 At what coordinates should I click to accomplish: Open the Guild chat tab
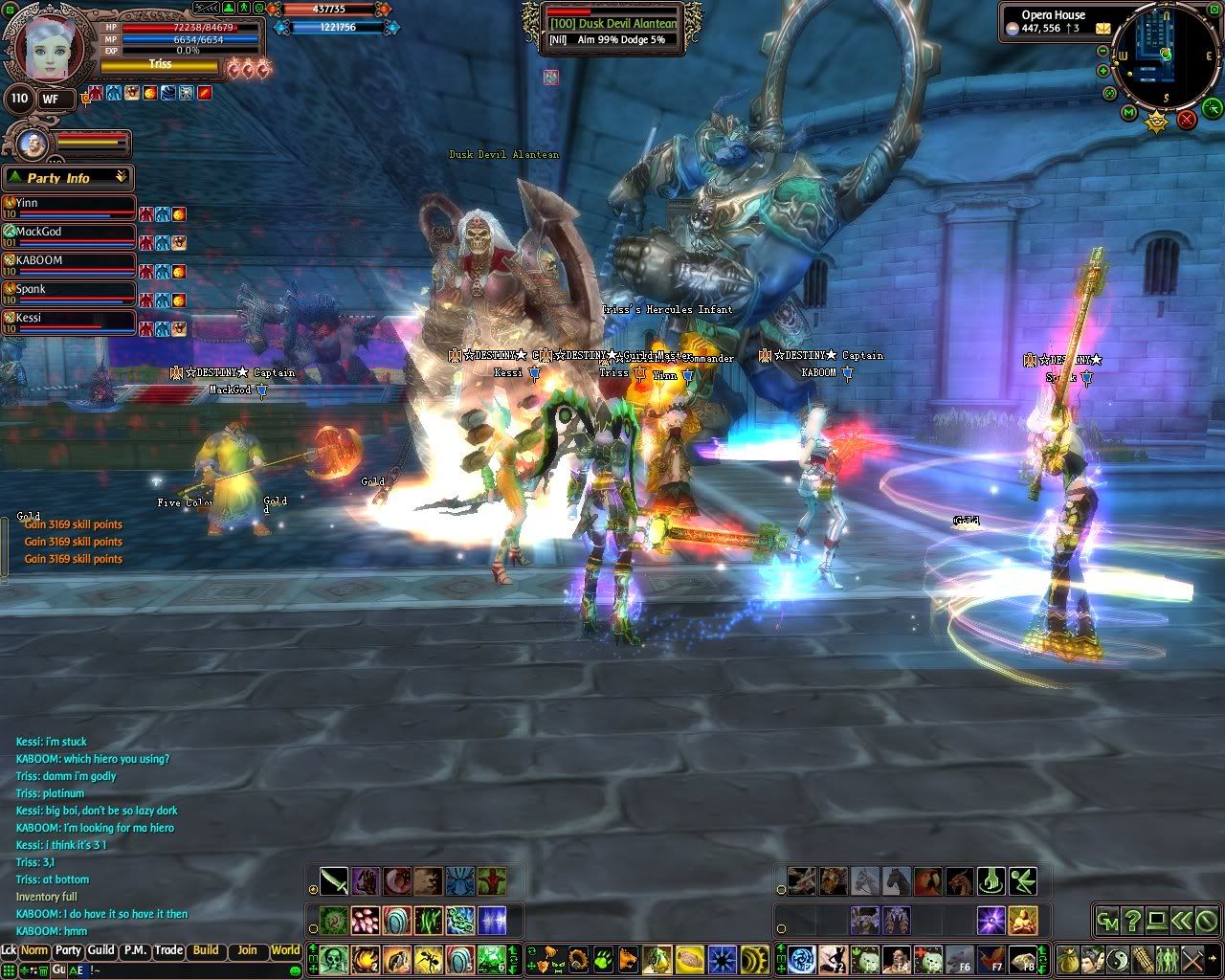pyautogui.click(x=100, y=950)
